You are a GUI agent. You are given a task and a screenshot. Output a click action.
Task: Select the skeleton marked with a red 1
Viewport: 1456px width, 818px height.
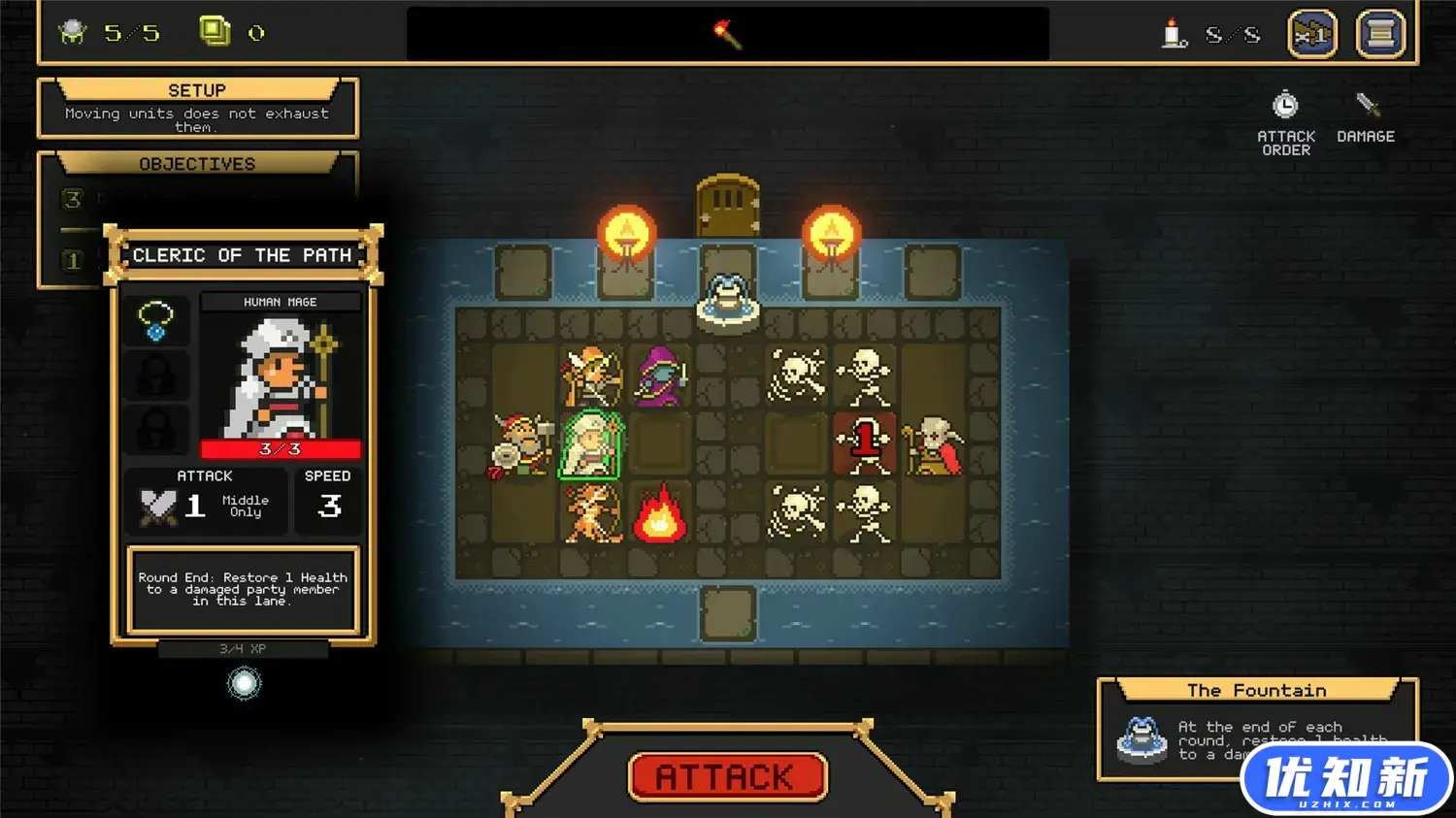point(864,445)
